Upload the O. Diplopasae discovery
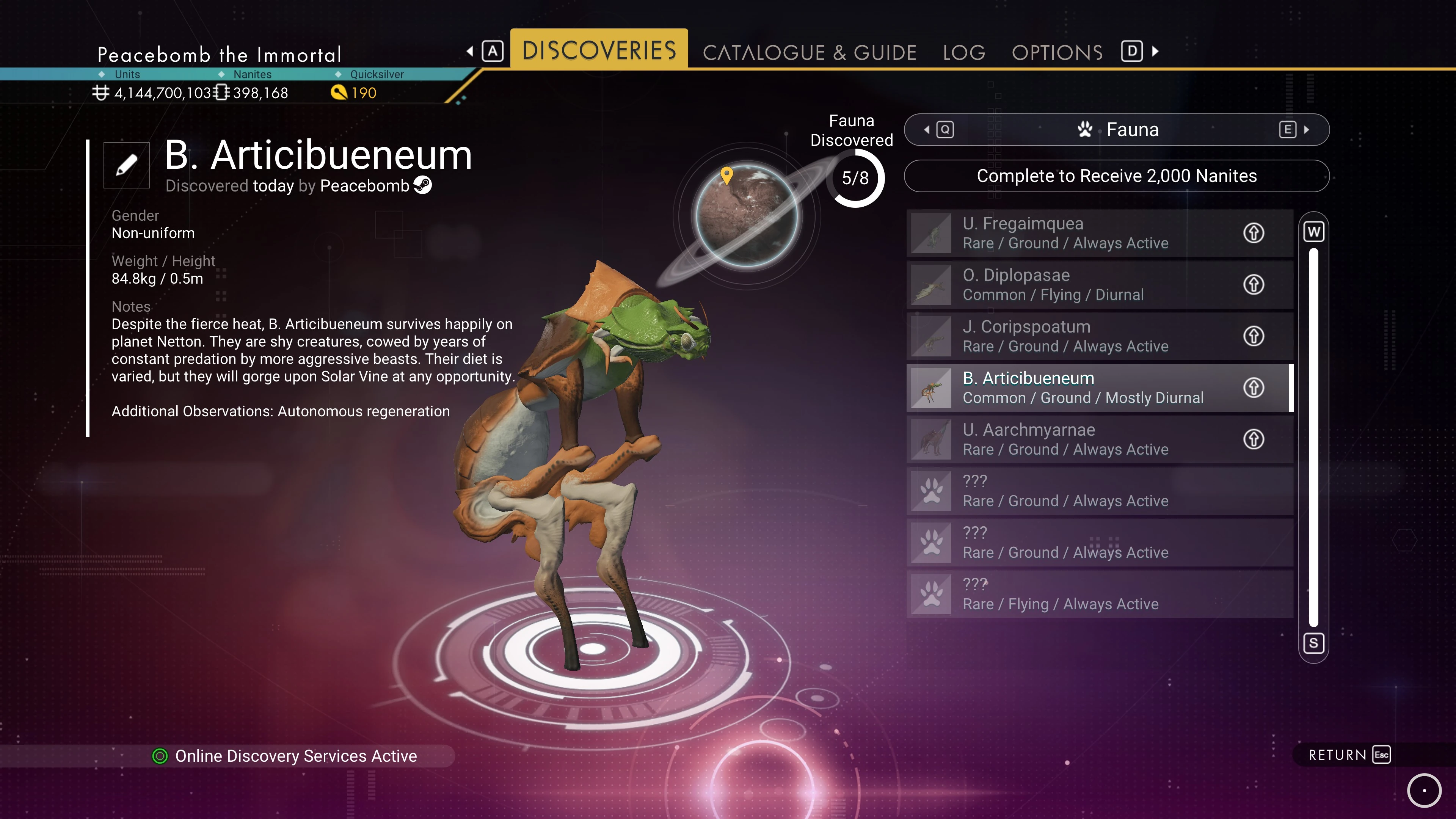Viewport: 1456px width, 819px height. coord(1253,284)
